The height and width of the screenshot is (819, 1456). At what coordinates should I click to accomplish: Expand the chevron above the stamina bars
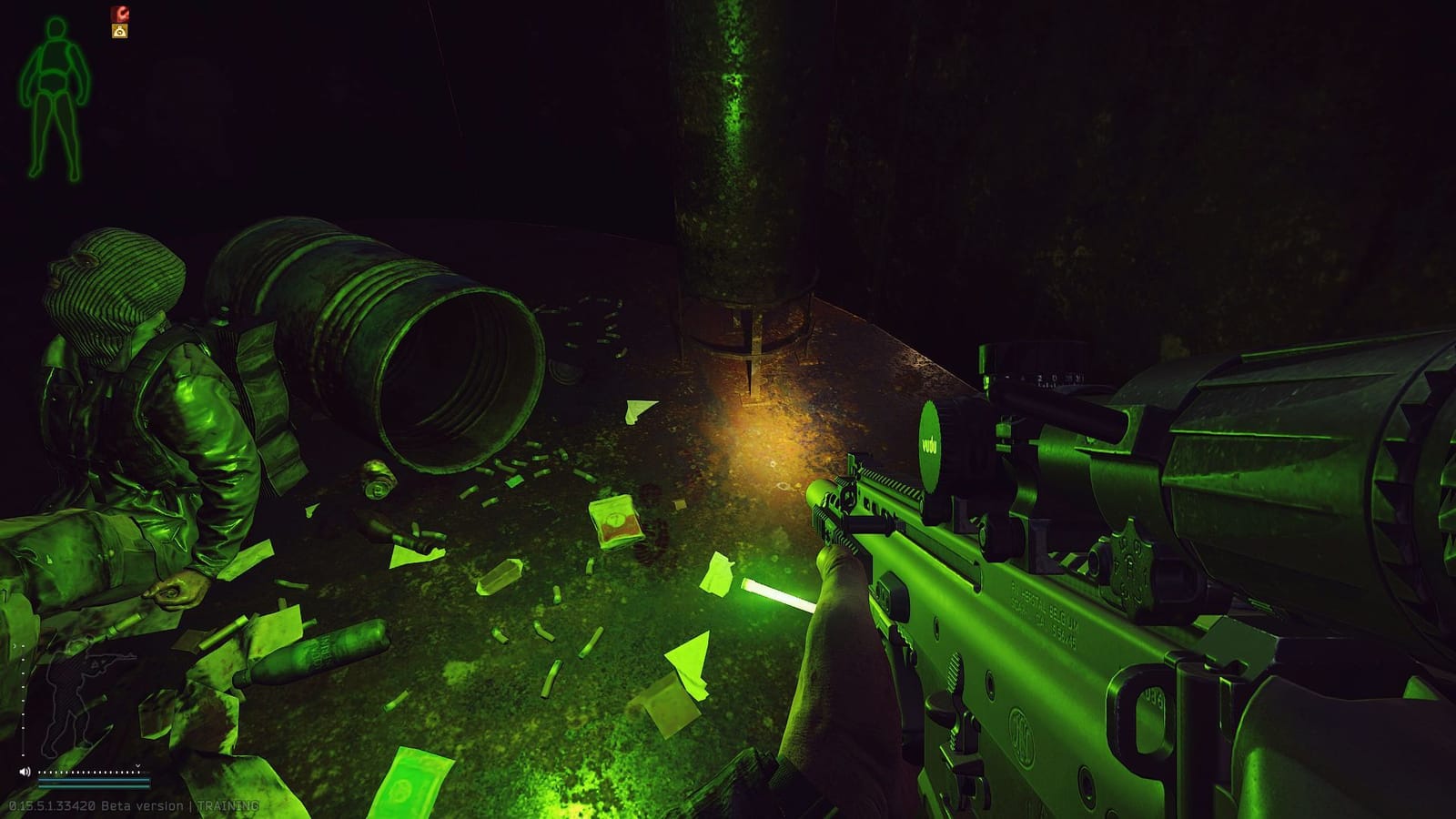[138, 766]
